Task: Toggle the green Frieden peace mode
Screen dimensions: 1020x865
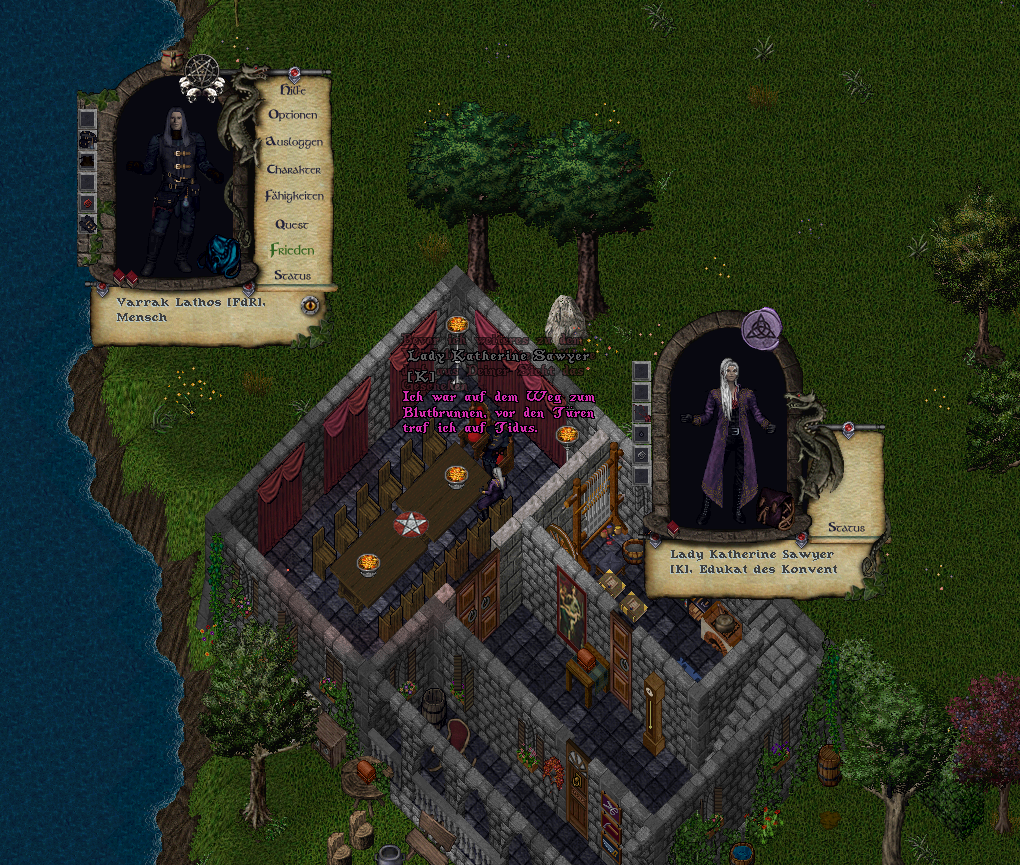Action: [292, 250]
